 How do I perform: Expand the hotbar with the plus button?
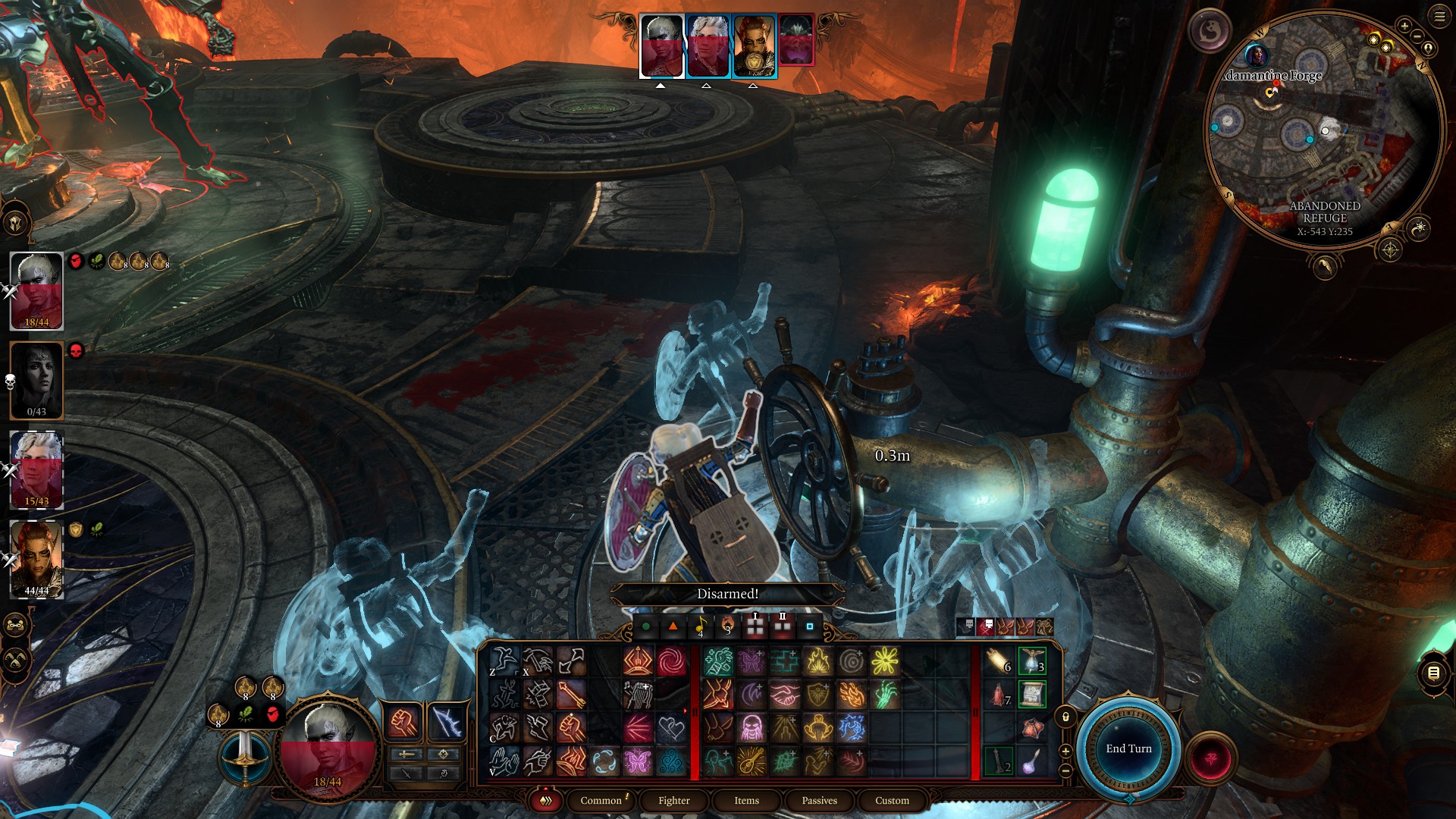(x=1065, y=751)
